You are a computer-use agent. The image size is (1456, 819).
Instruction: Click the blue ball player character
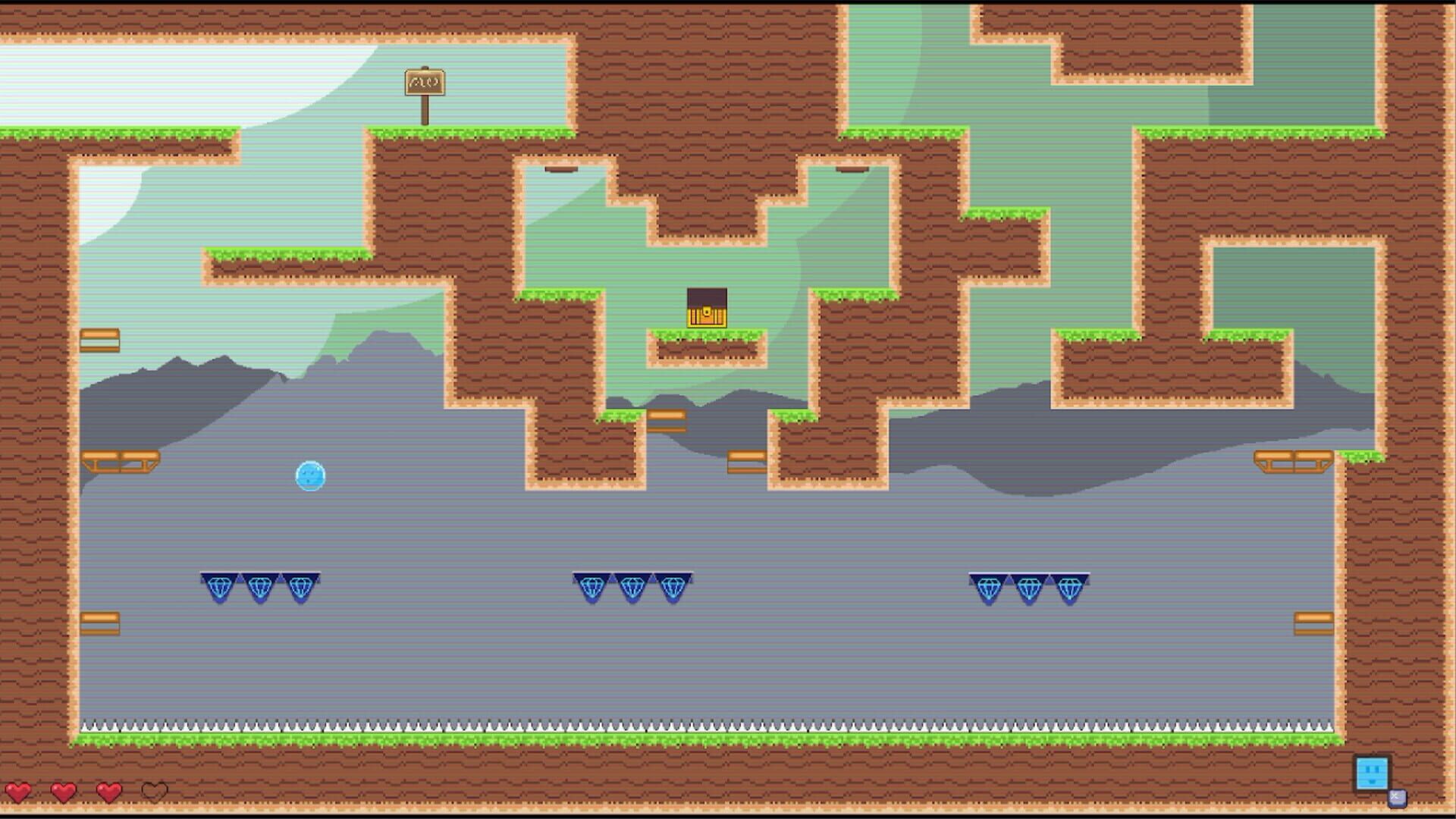tap(311, 476)
